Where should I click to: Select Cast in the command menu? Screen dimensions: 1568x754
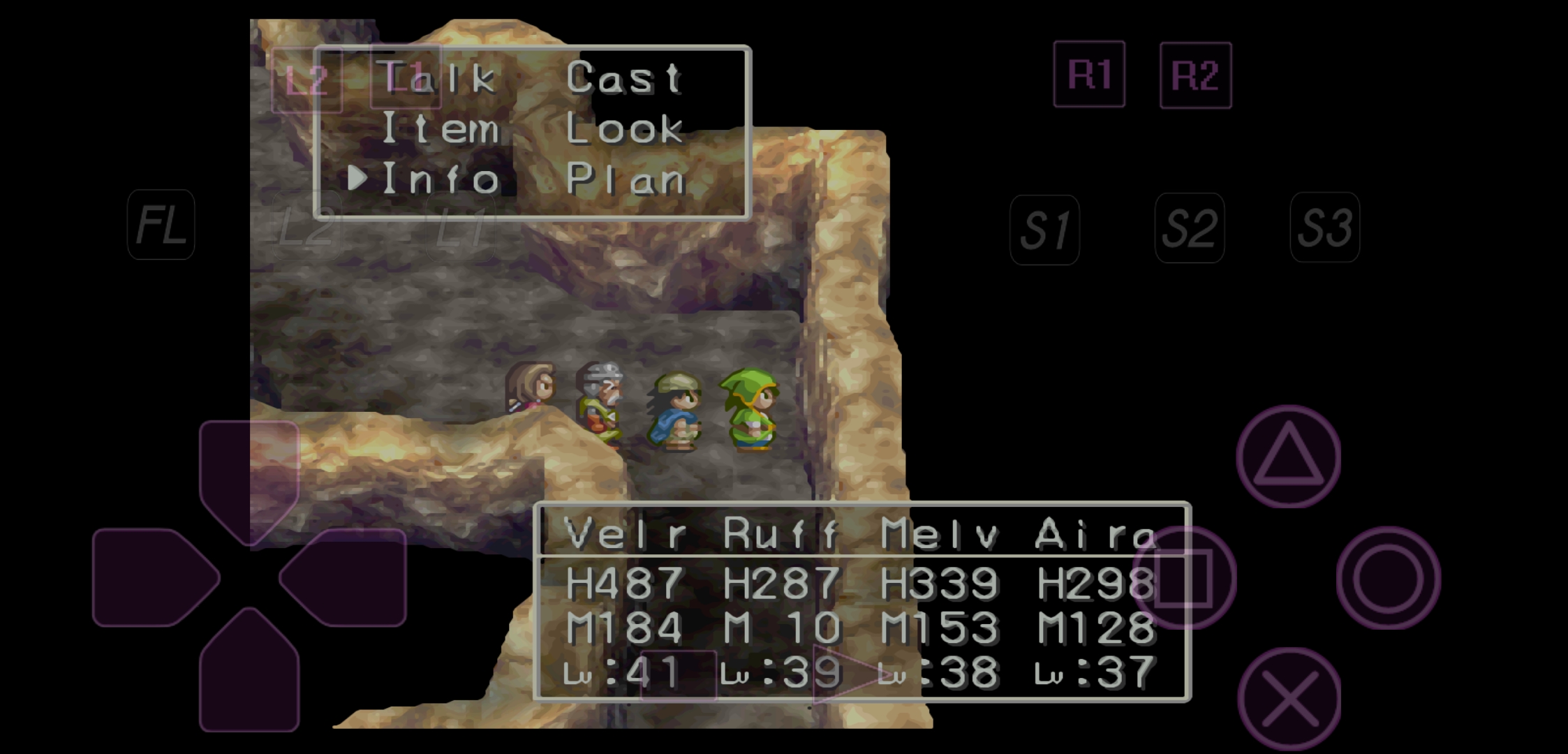click(x=623, y=77)
